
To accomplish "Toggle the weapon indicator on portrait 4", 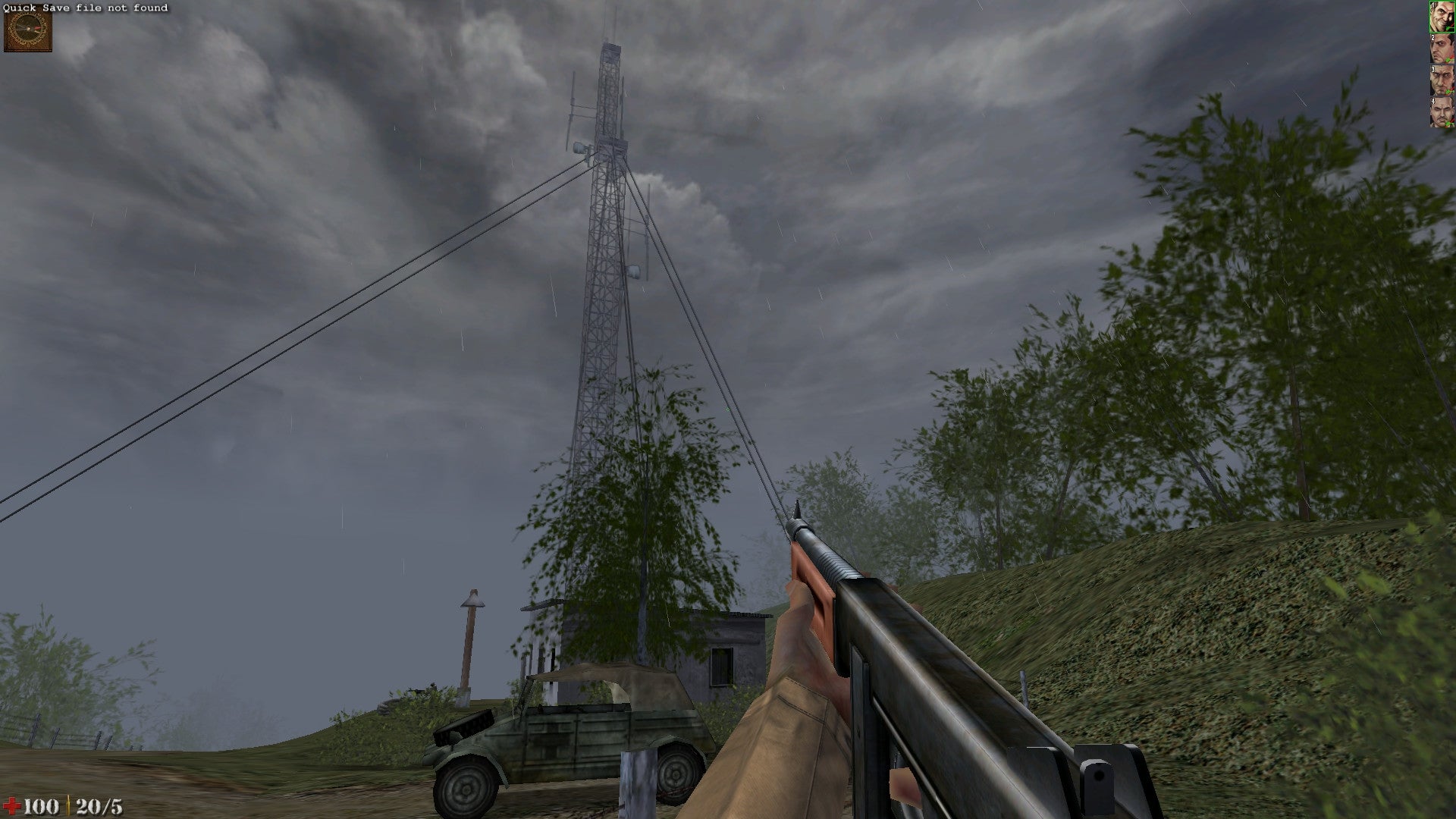I will tap(1448, 123).
